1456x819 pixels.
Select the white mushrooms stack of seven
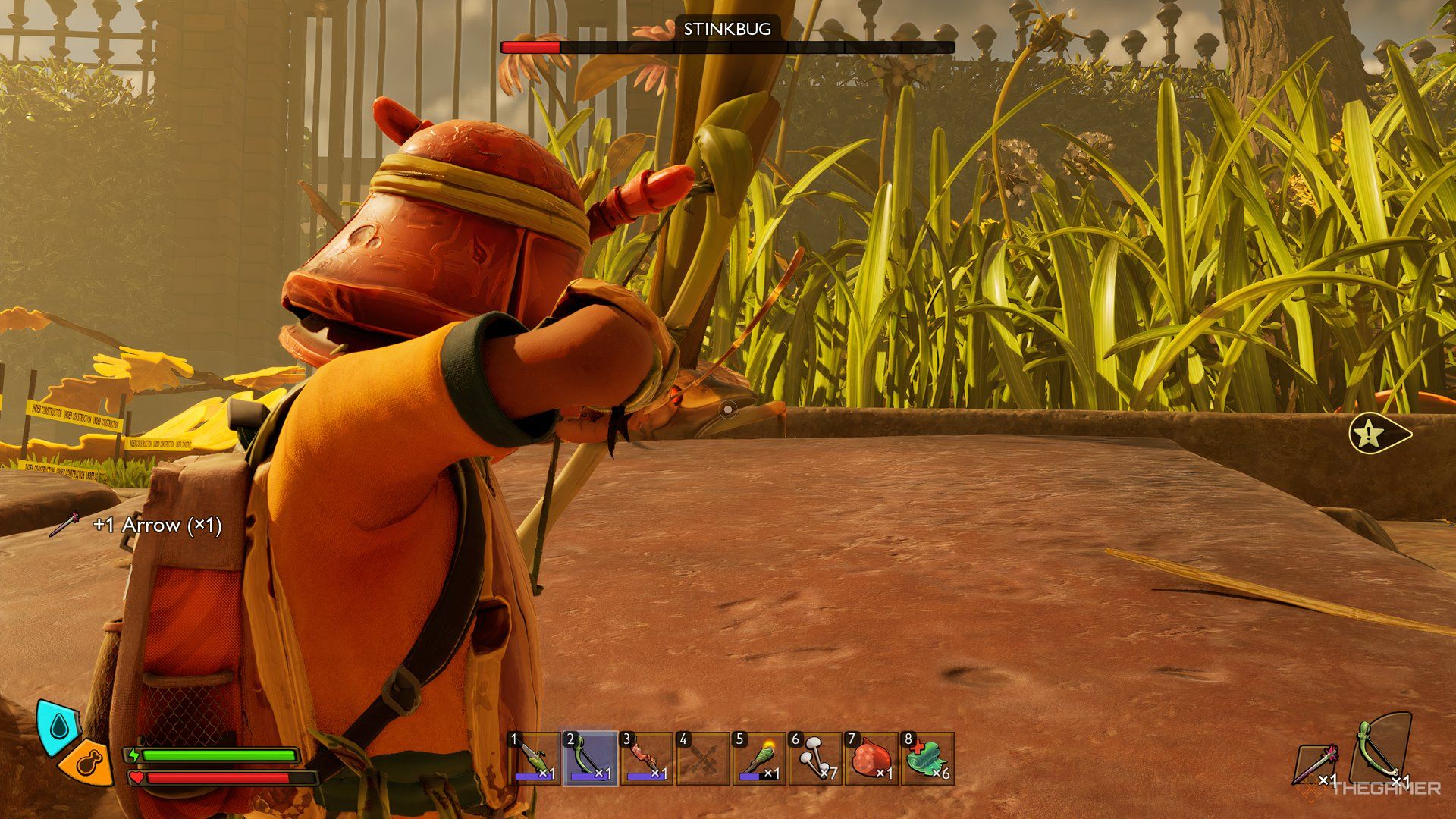point(814,758)
